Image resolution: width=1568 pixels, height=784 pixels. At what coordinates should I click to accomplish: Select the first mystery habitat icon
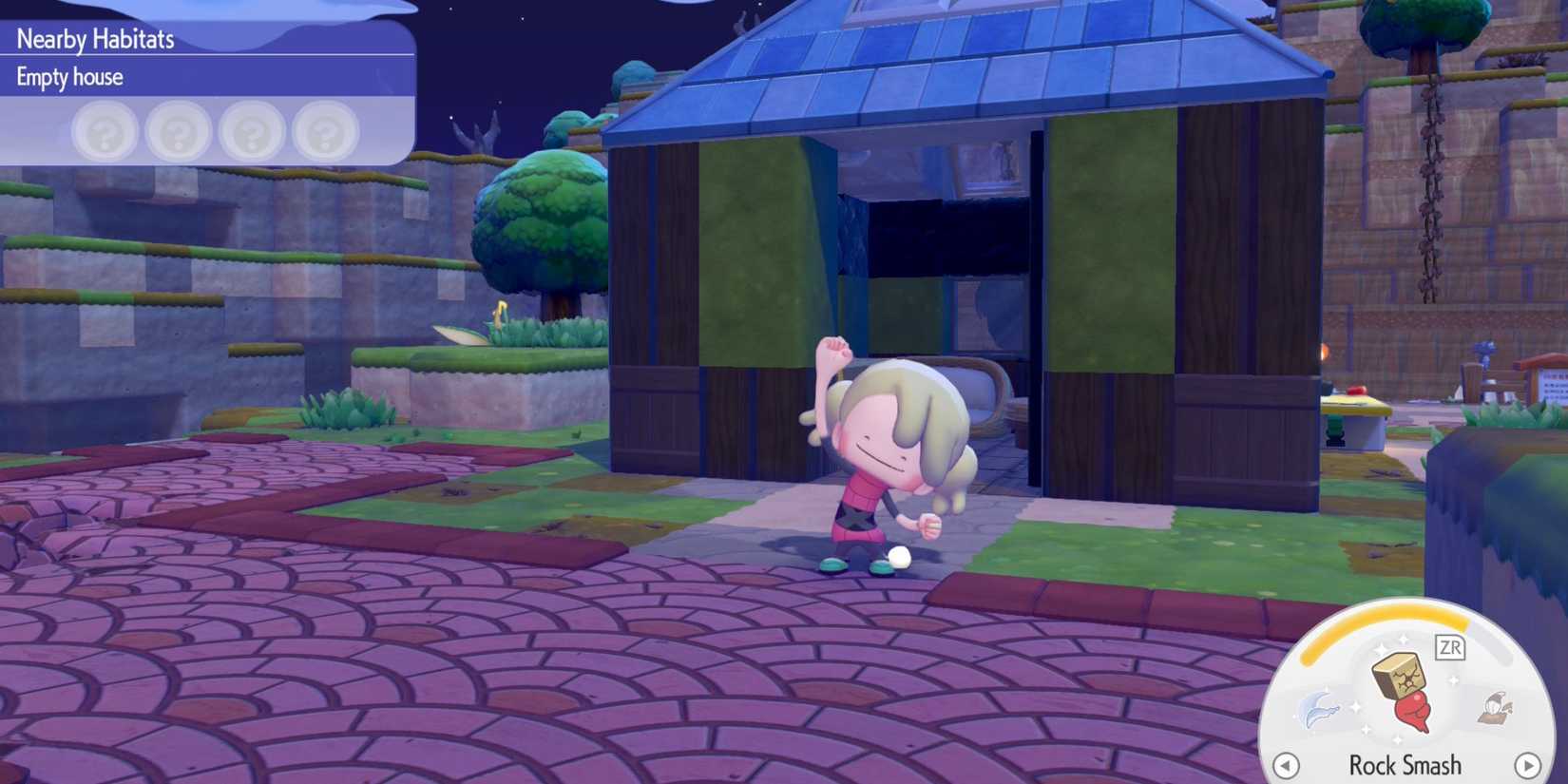(x=105, y=132)
